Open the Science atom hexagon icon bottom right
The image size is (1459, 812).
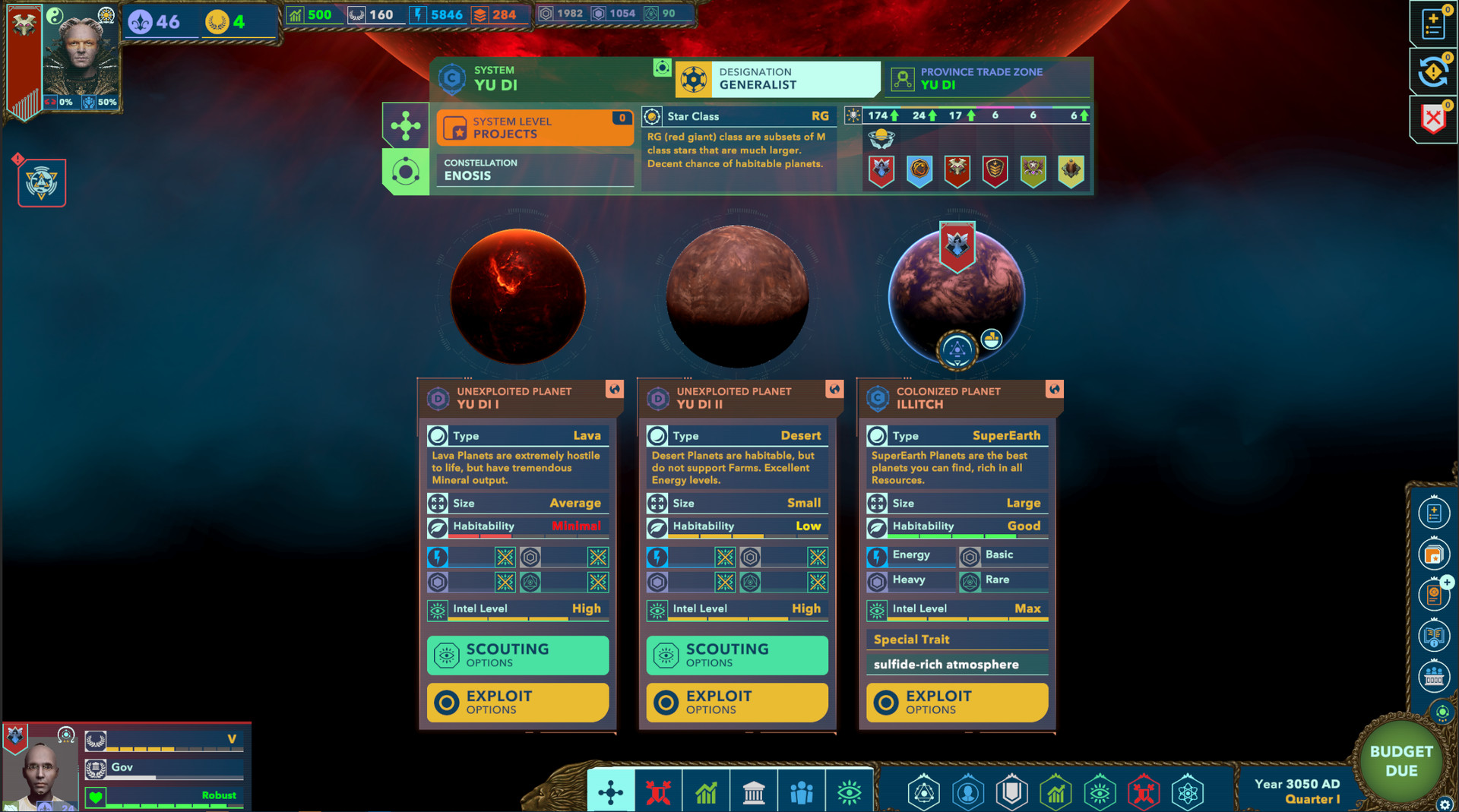pyautogui.click(x=1188, y=792)
